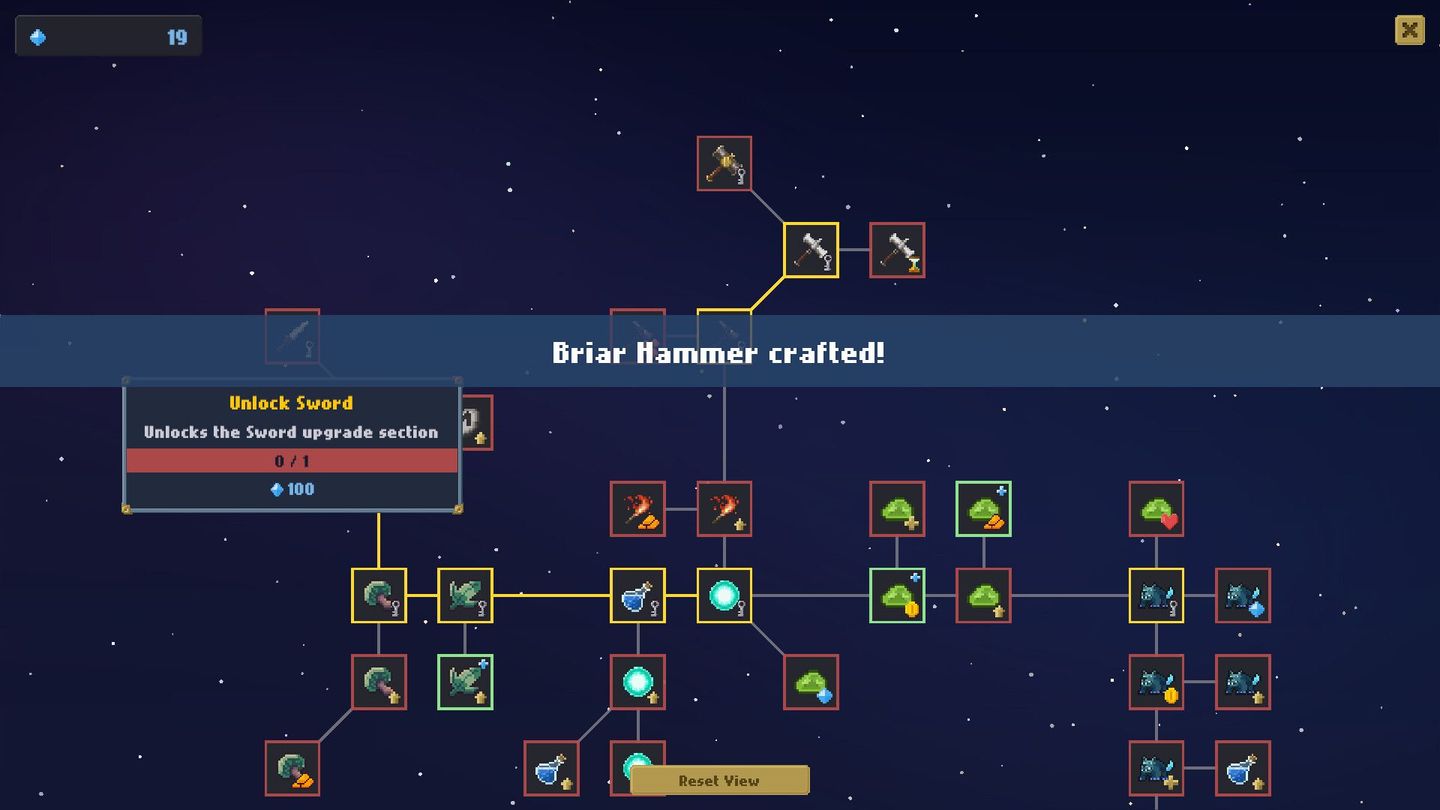Click the blue potion unlock node with key

pyautogui.click(x=637, y=595)
